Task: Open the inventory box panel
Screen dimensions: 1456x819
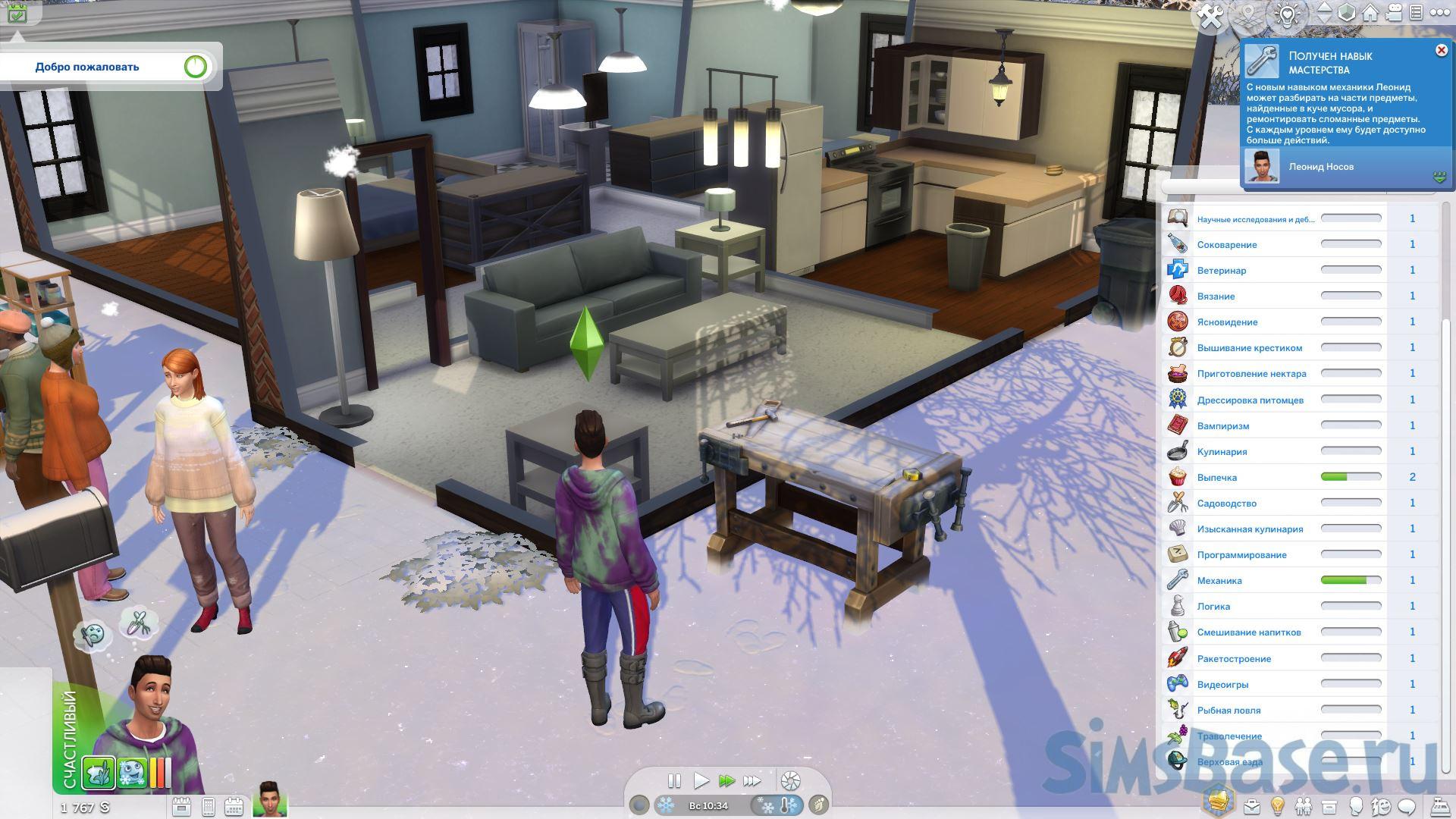Action: pos(1329,806)
